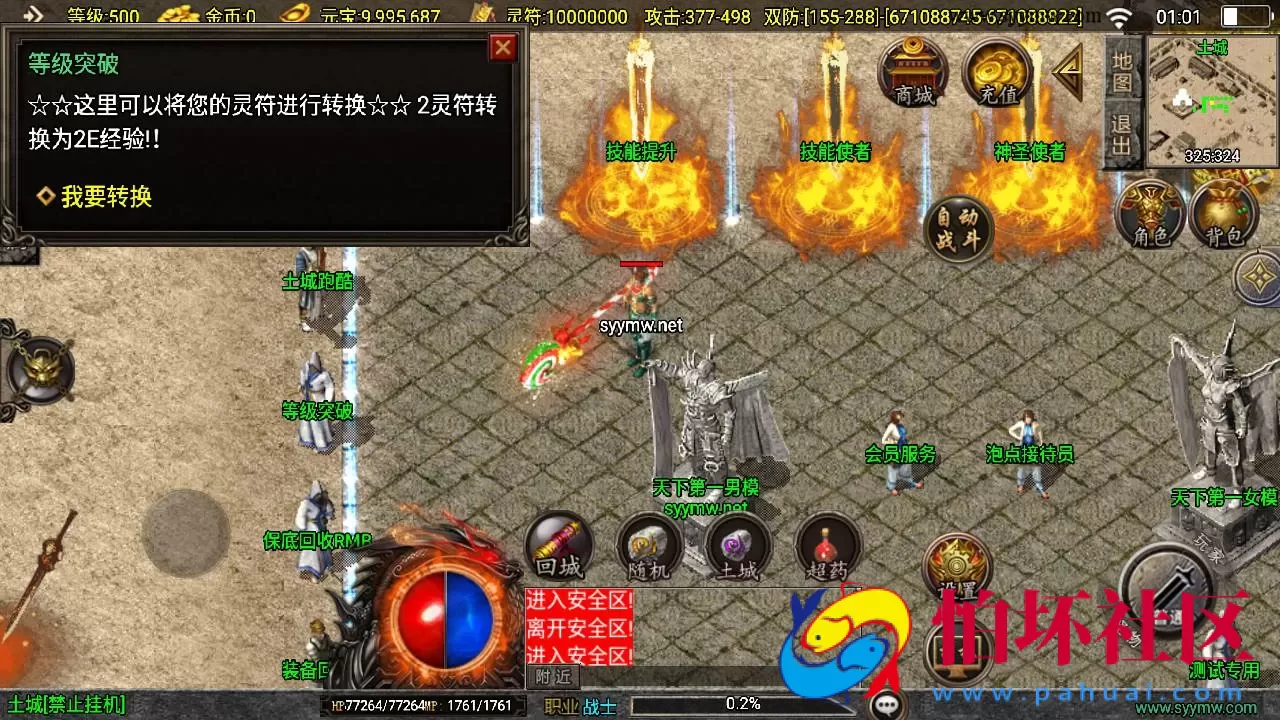
Task: Use the 随机 random teleport icon
Action: pos(648,545)
